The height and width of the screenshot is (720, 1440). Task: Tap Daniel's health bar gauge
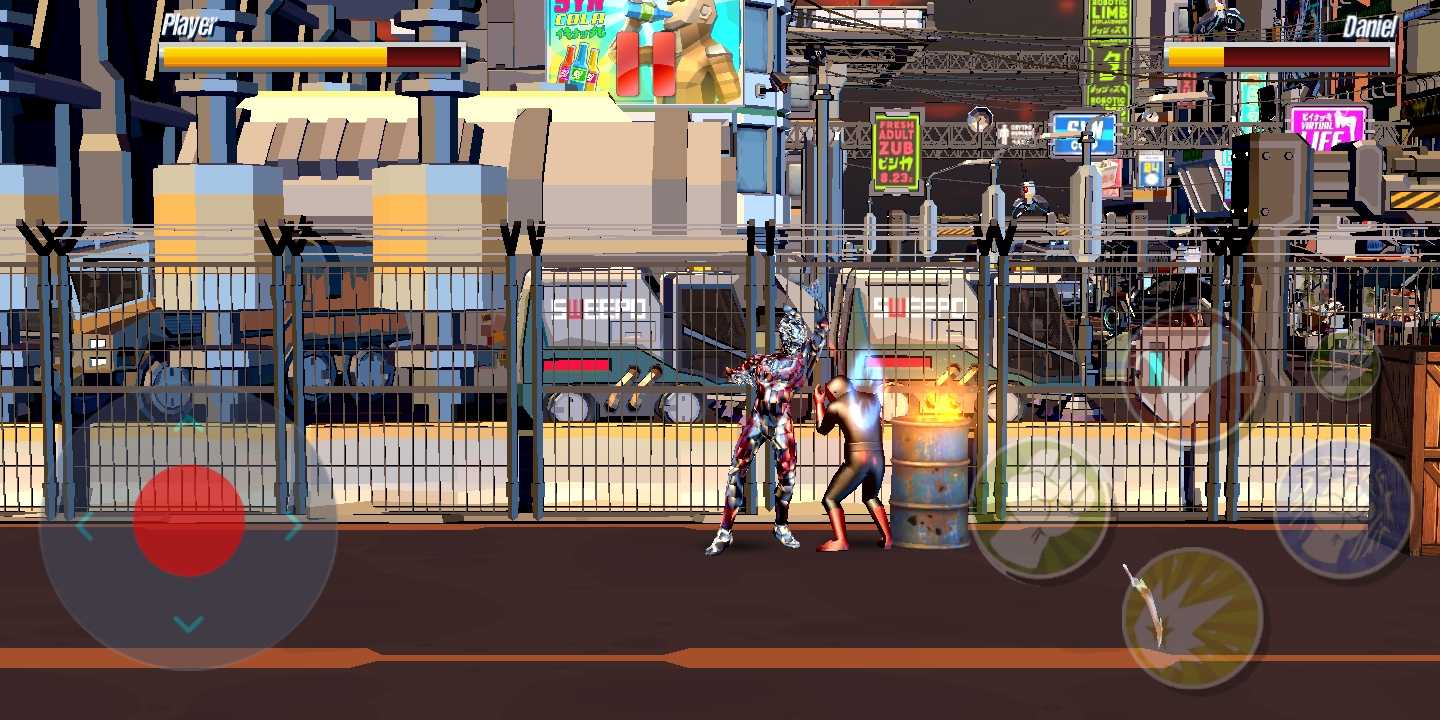[1280, 57]
